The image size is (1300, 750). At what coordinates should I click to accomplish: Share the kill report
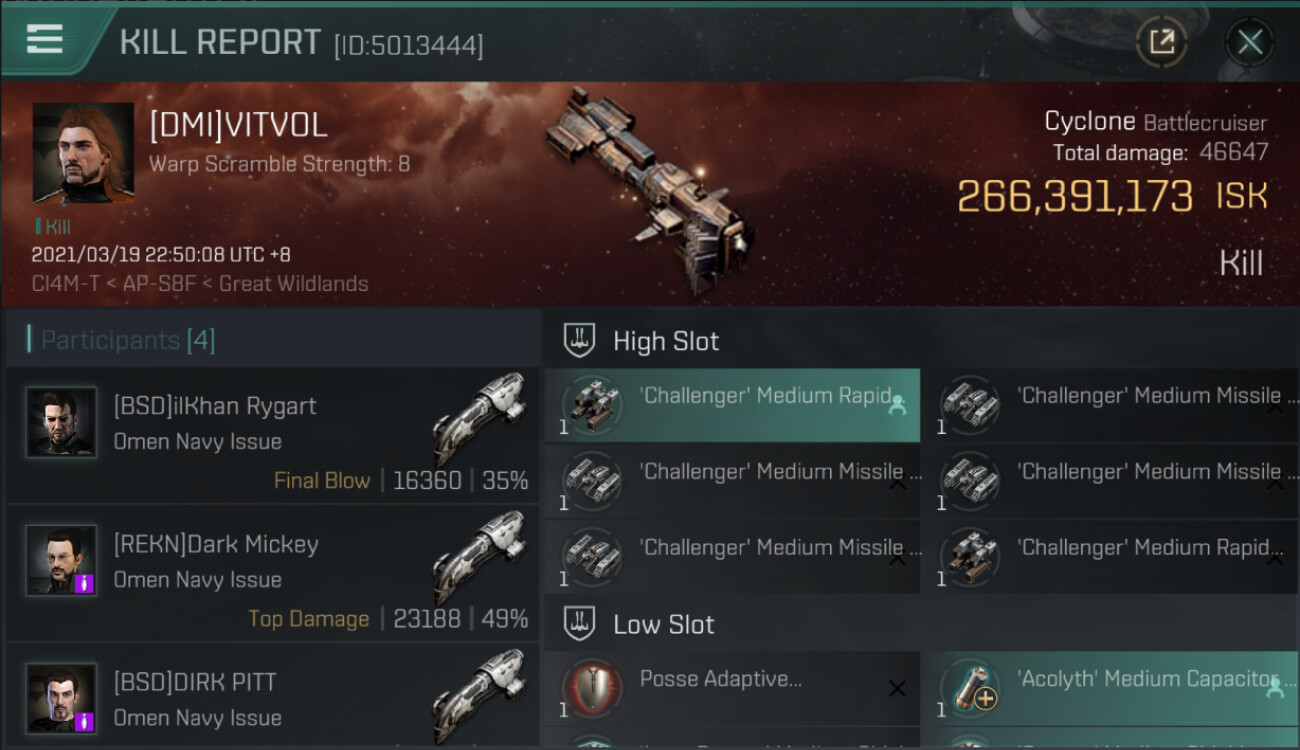point(1161,42)
